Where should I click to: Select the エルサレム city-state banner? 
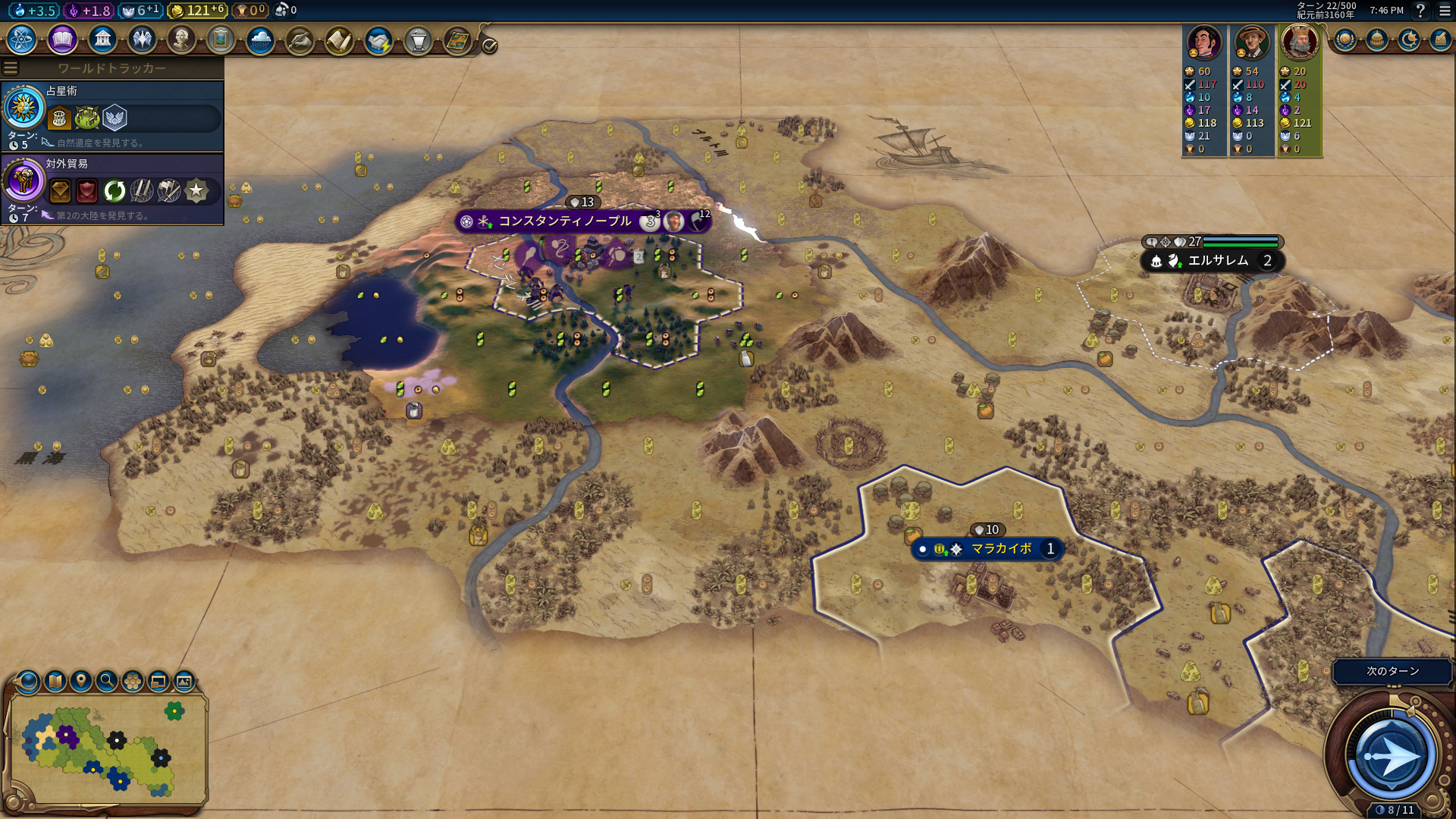1217,261
